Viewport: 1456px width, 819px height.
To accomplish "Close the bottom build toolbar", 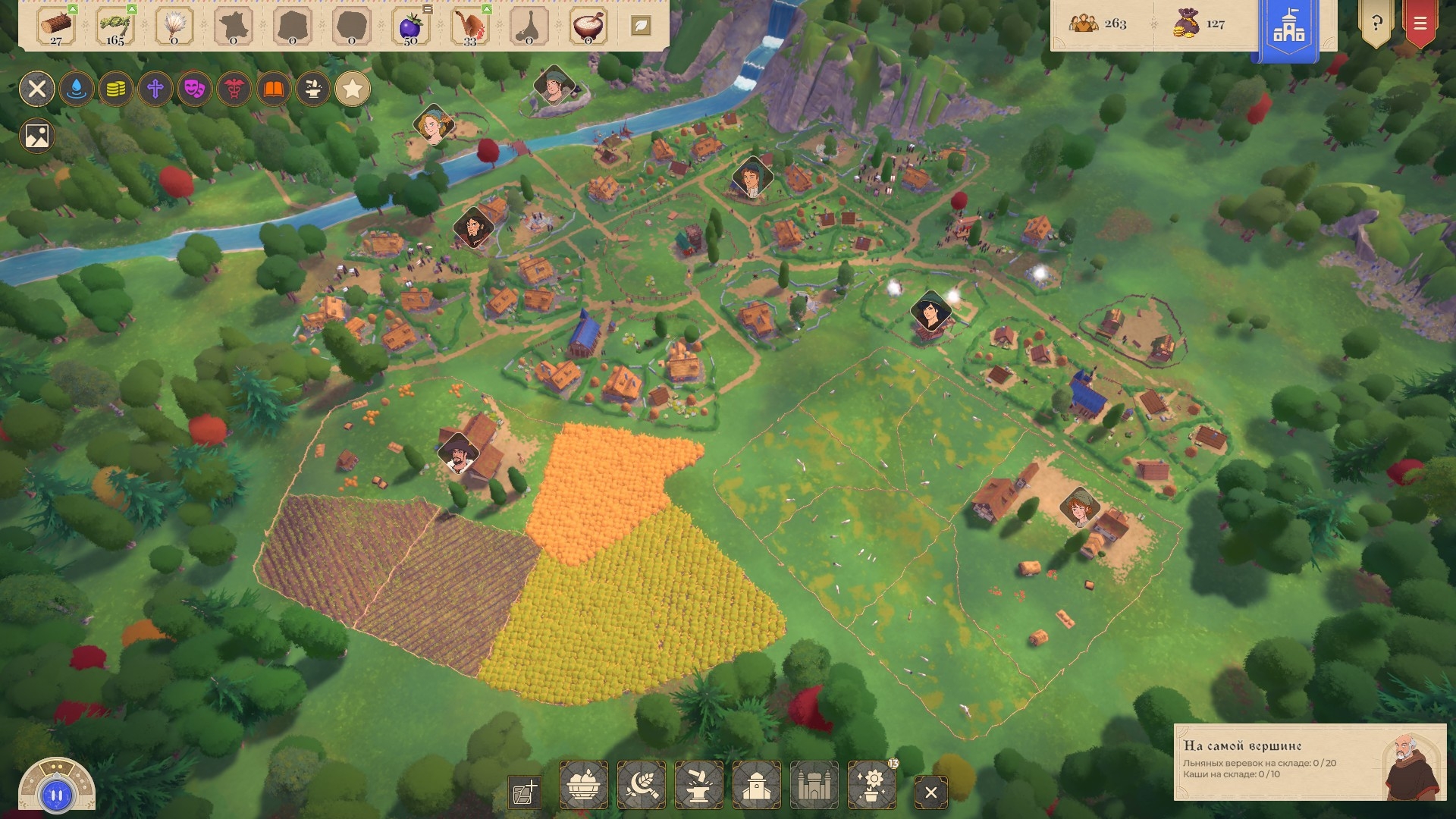I will [930, 792].
